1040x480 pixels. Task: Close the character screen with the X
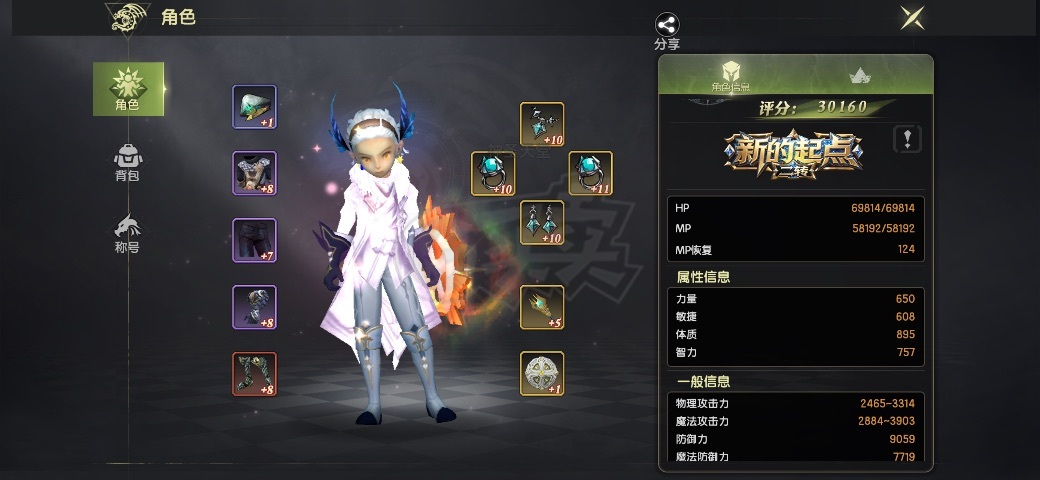coord(912,18)
